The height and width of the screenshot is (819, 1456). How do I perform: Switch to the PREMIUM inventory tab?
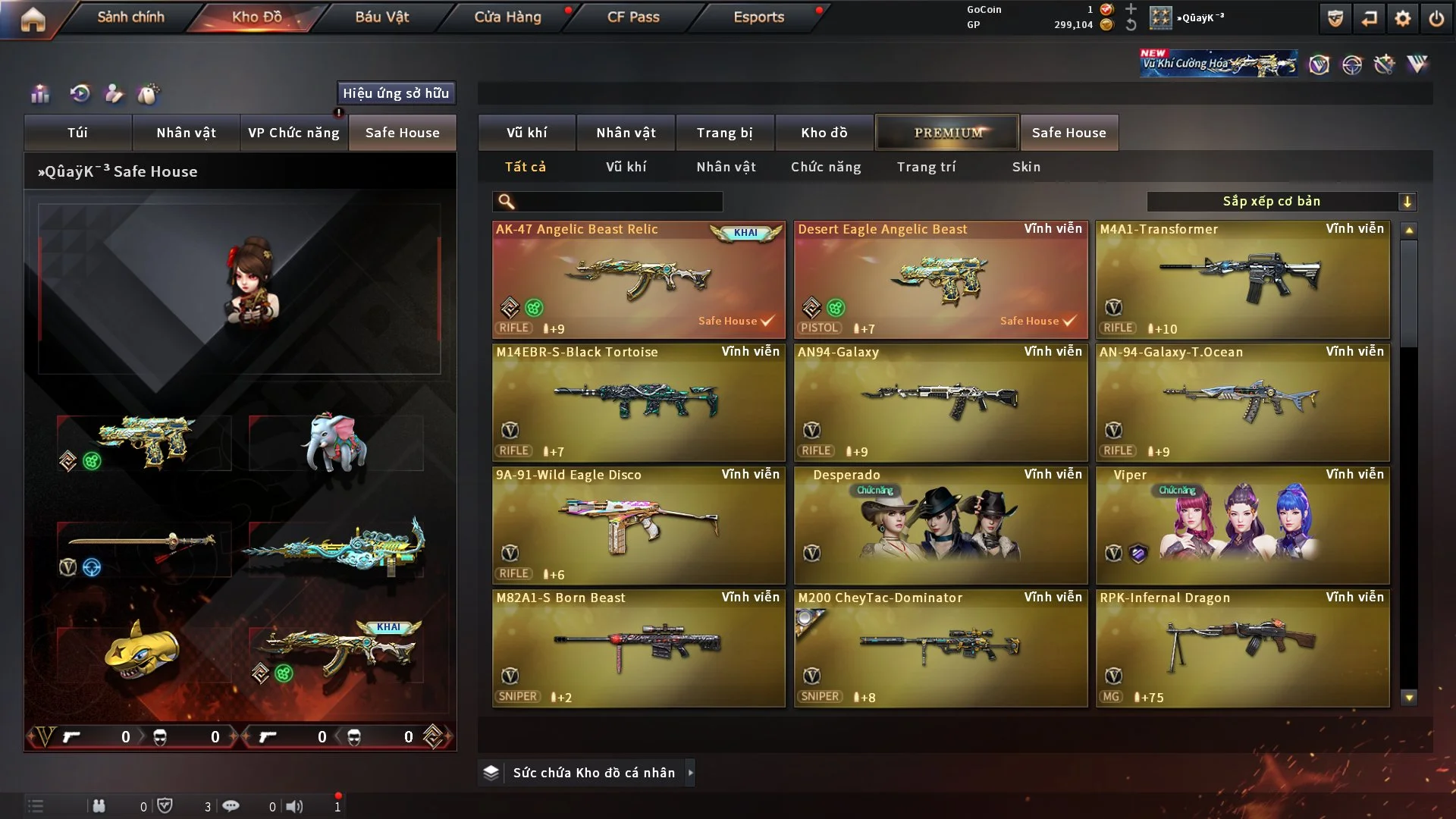(947, 133)
